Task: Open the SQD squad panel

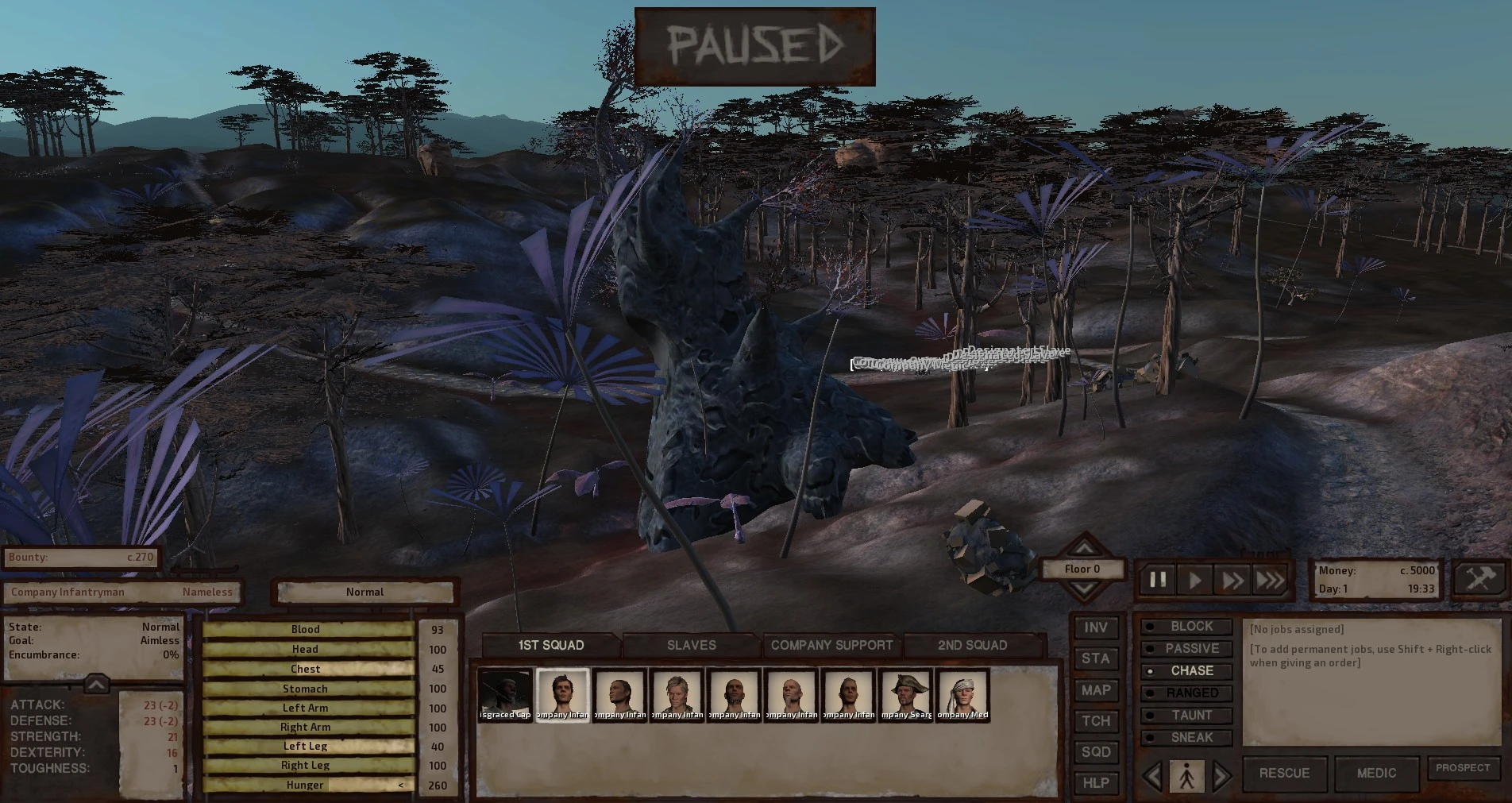Action: click(x=1096, y=752)
